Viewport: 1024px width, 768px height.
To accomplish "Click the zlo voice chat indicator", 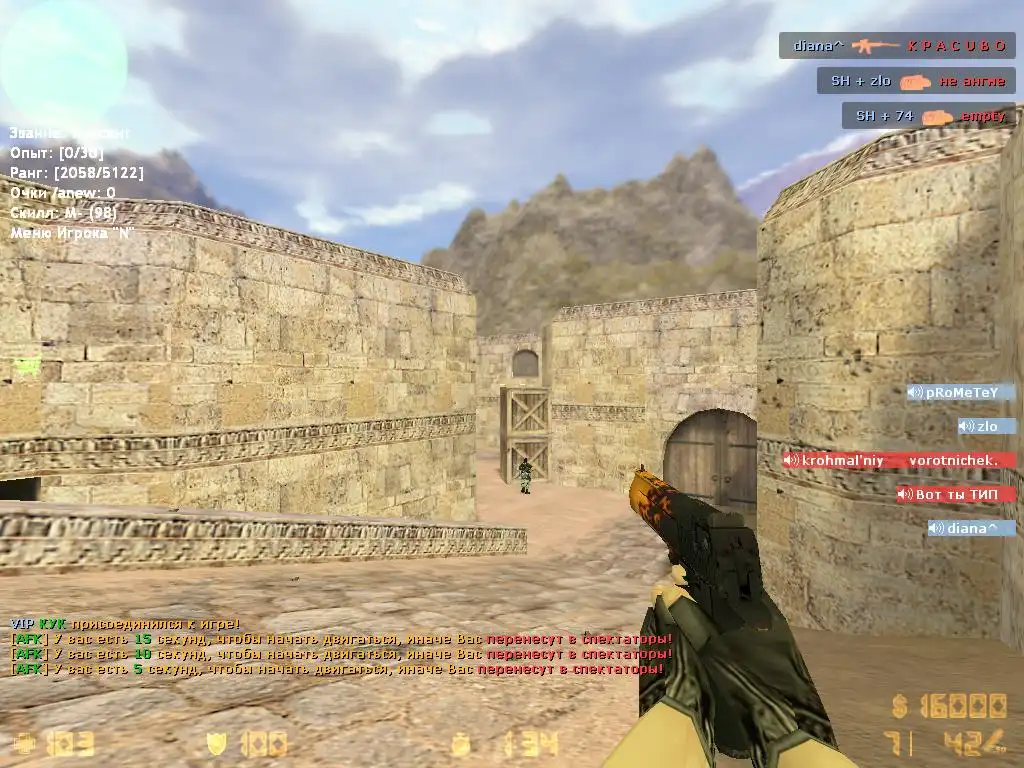I will 986,427.
